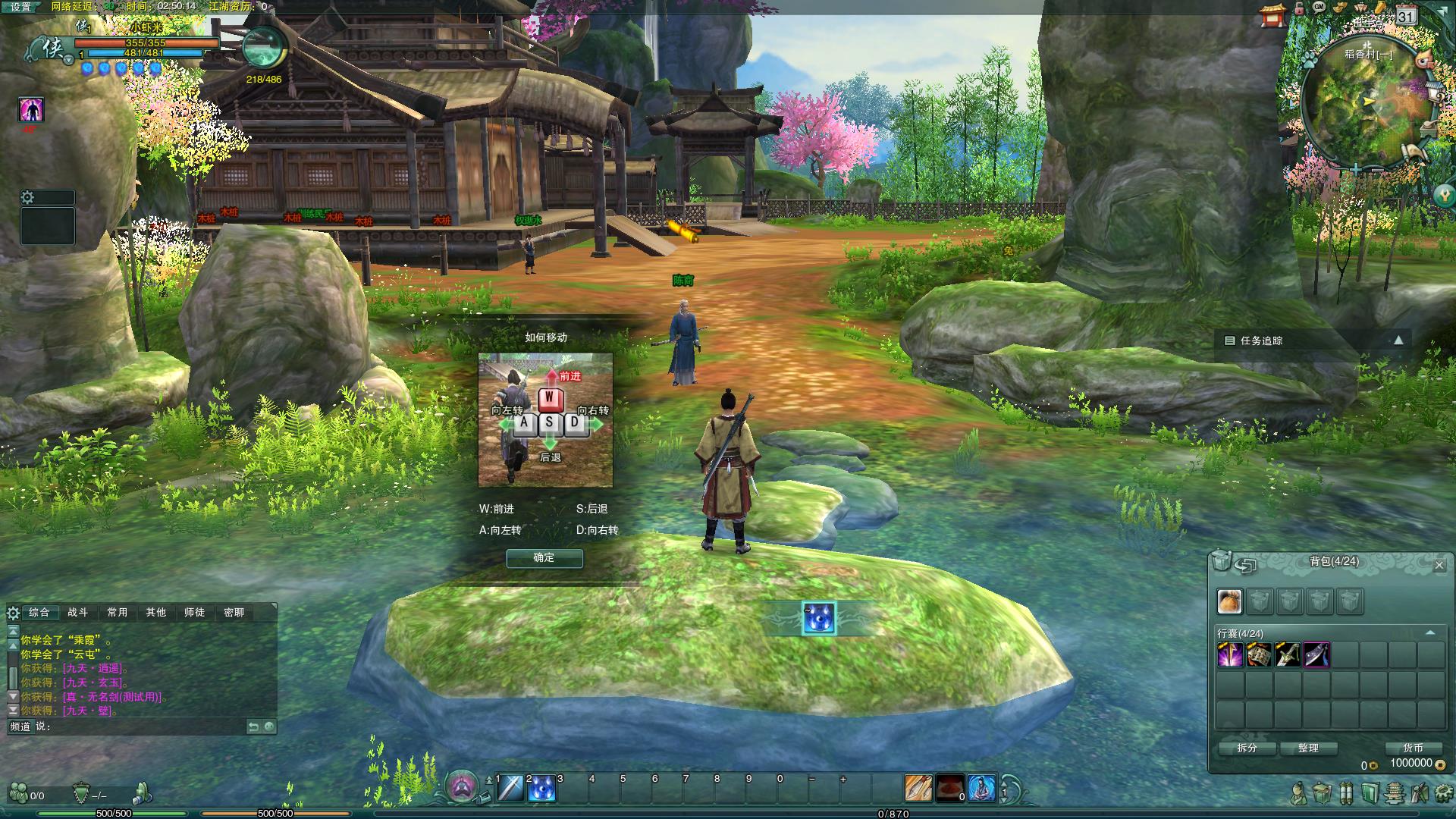Close the backpack window
Image resolution: width=1456 pixels, height=819 pixels.
click(1439, 565)
